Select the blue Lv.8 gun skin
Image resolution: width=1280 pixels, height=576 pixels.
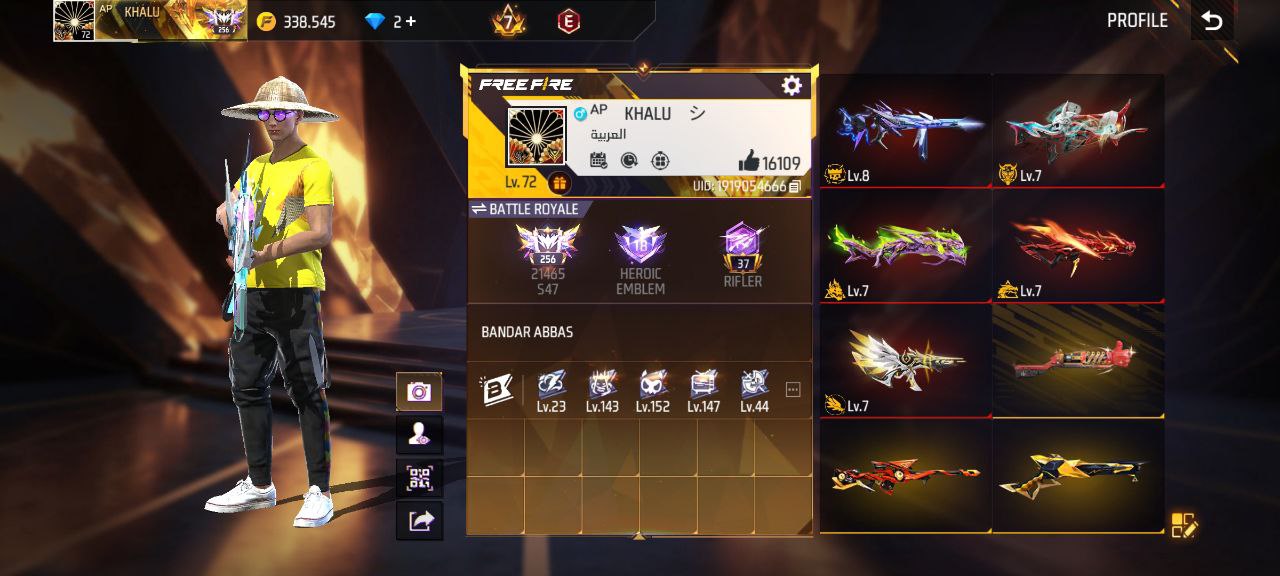pos(905,130)
